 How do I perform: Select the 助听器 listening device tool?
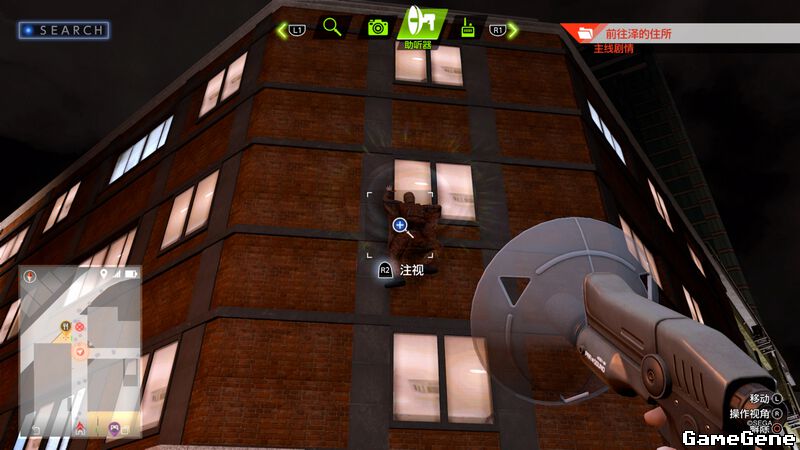pyautogui.click(x=421, y=24)
